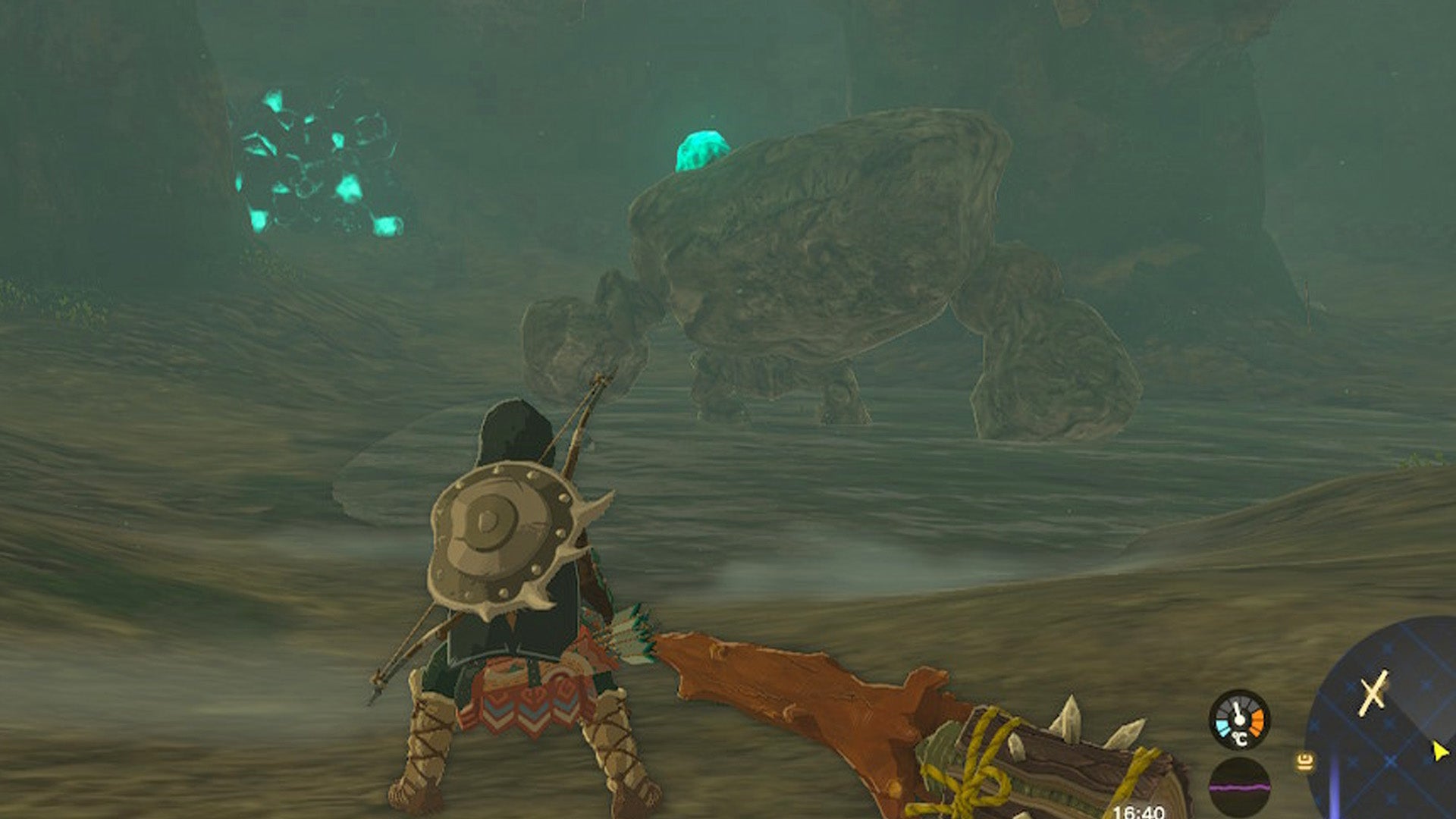
Task: Click the Celsius symbol in the thermometer dial
Action: [x=1240, y=739]
